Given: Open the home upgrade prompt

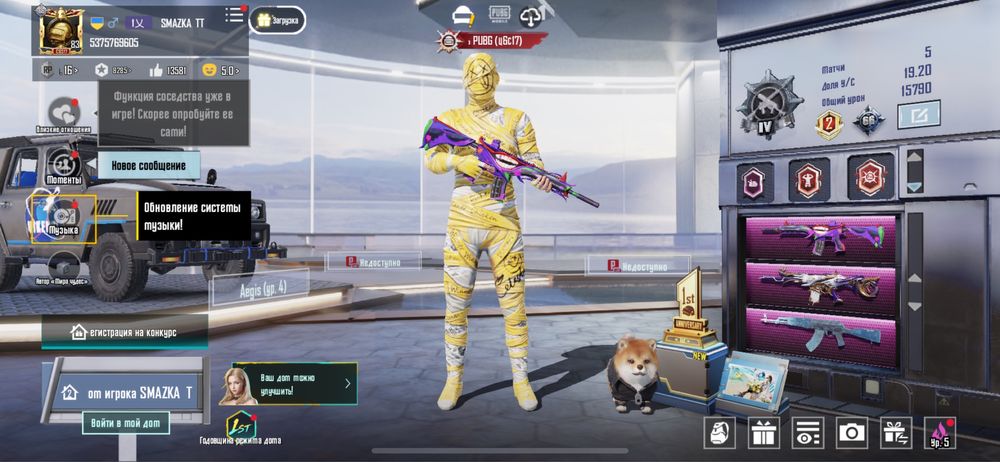Looking at the screenshot, I should [294, 383].
